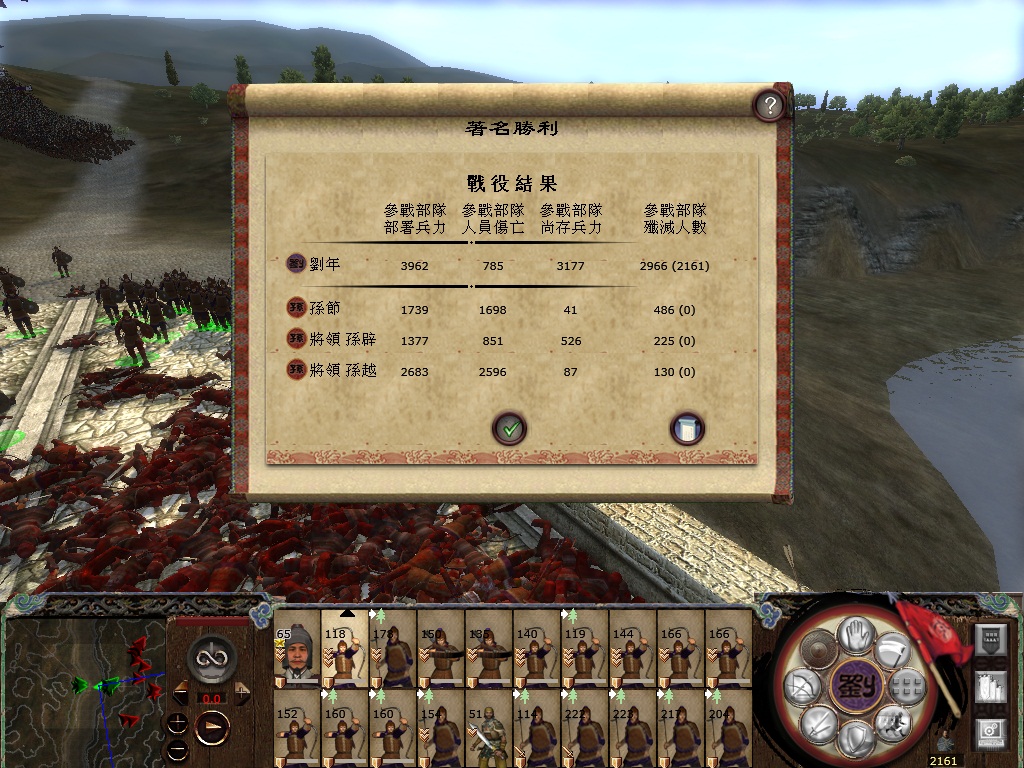Open the help question mark on the scroll
The height and width of the screenshot is (768, 1024).
tap(768, 105)
